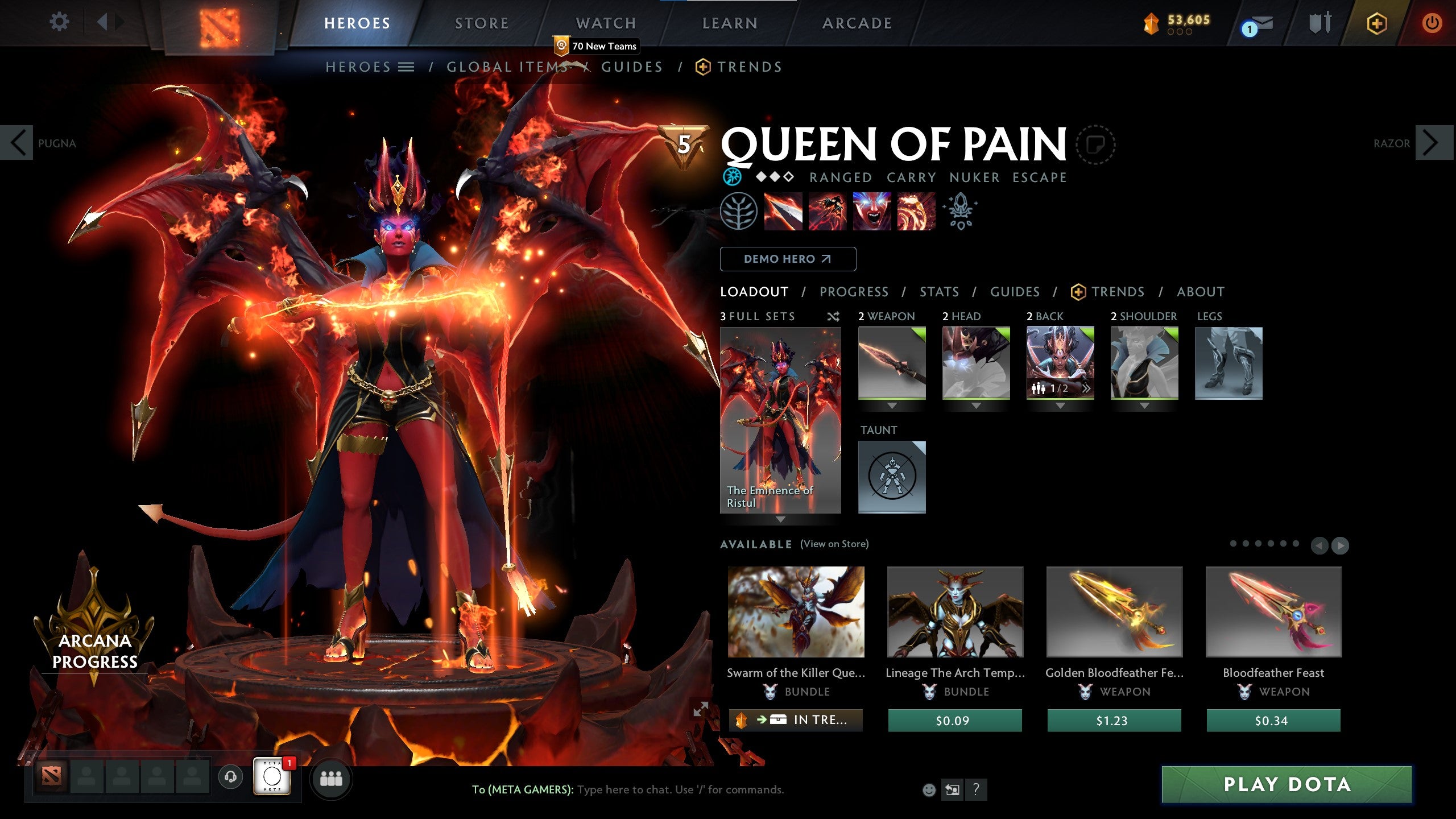
Task: Quit the game with power button
Action: (1432, 23)
